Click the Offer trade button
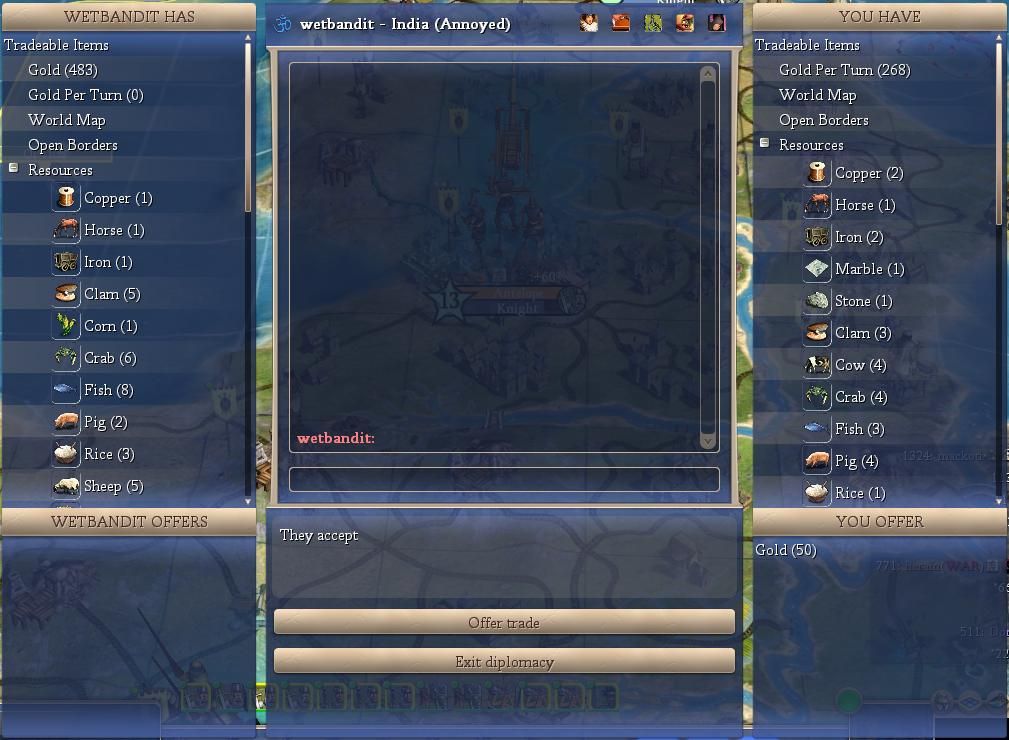The image size is (1009, 740). 504,622
